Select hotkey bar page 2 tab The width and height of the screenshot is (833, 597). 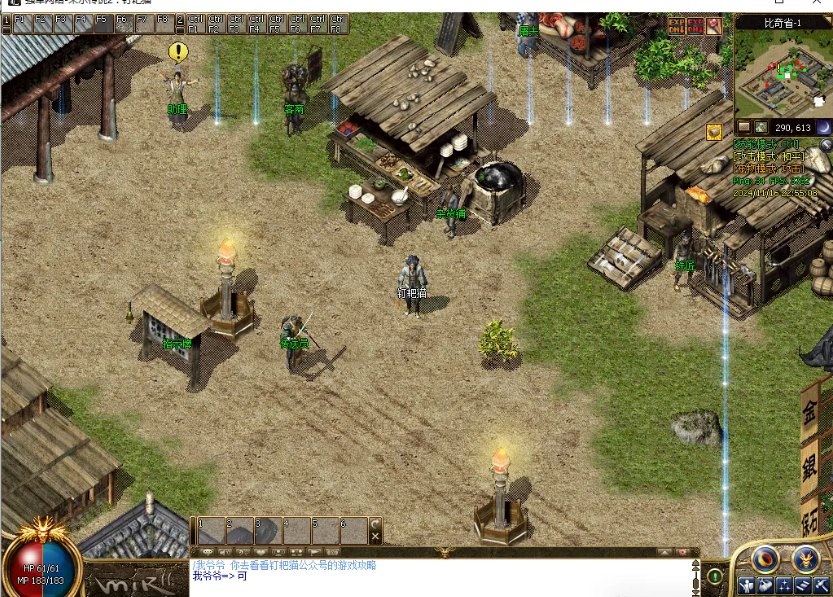click(180, 20)
